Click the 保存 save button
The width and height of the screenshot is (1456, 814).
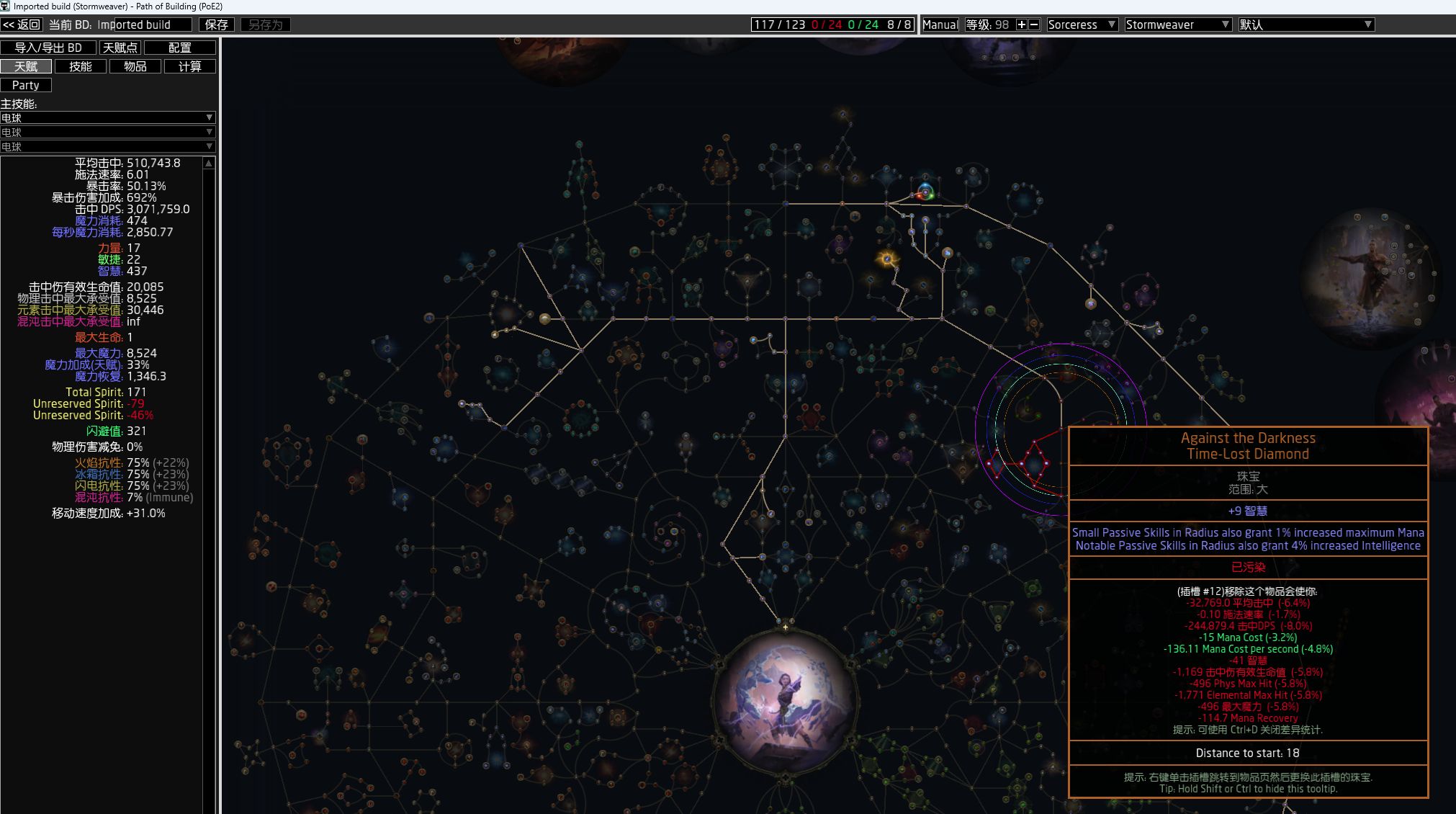216,24
